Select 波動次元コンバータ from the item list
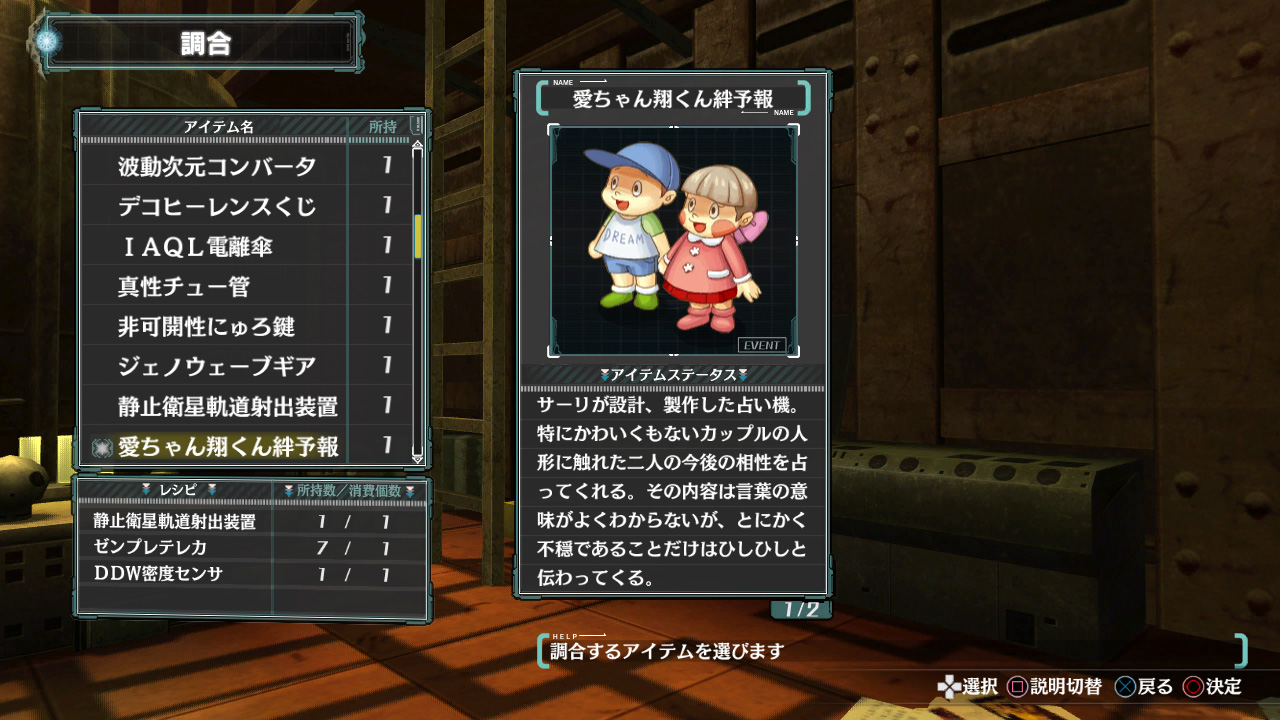Viewport: 1280px width, 720px height. click(x=217, y=167)
